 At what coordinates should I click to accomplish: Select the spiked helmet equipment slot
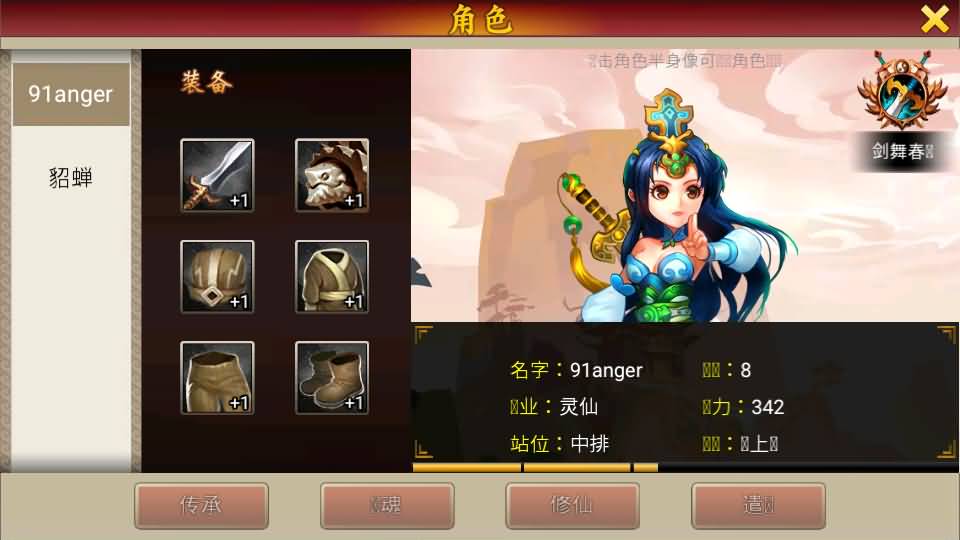pos(332,175)
